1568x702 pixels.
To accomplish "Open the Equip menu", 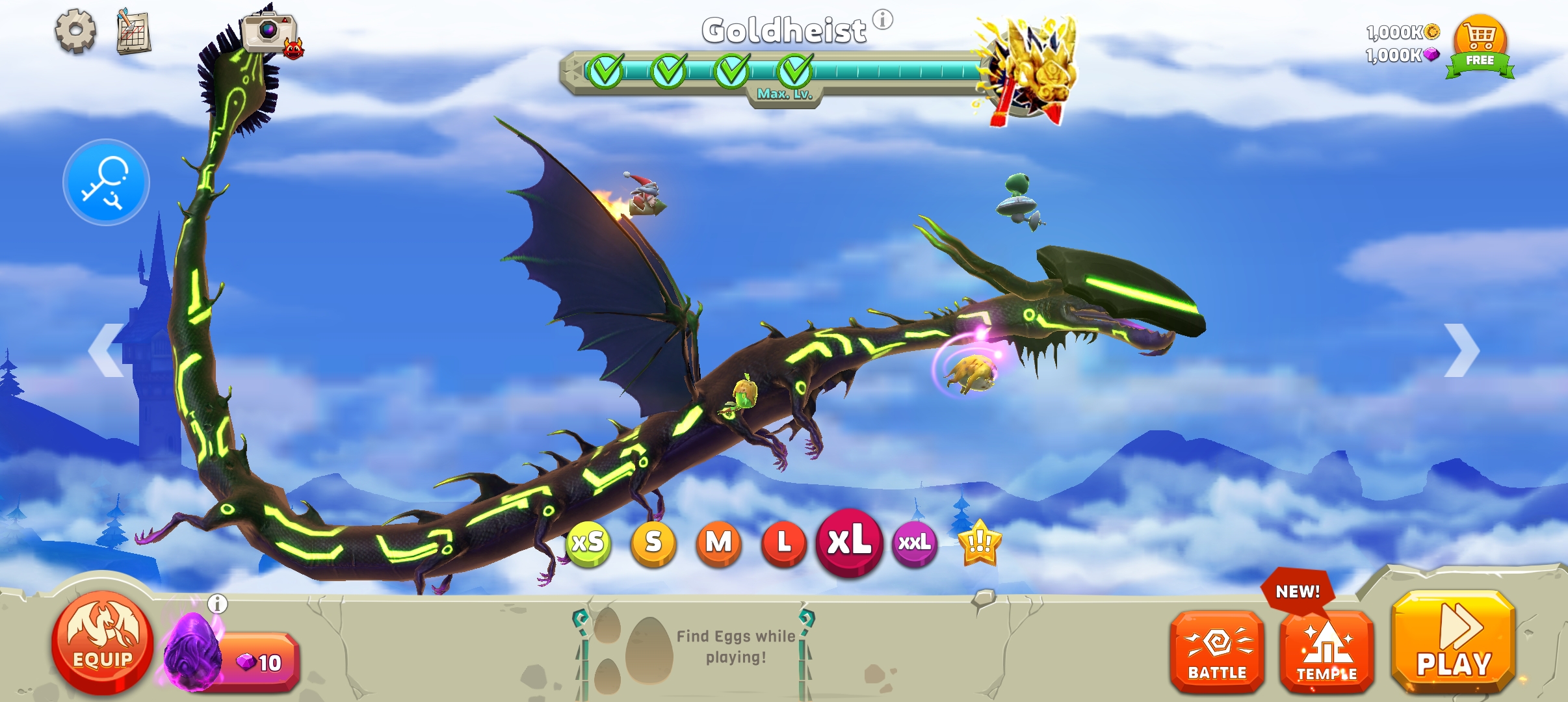I will (x=103, y=642).
